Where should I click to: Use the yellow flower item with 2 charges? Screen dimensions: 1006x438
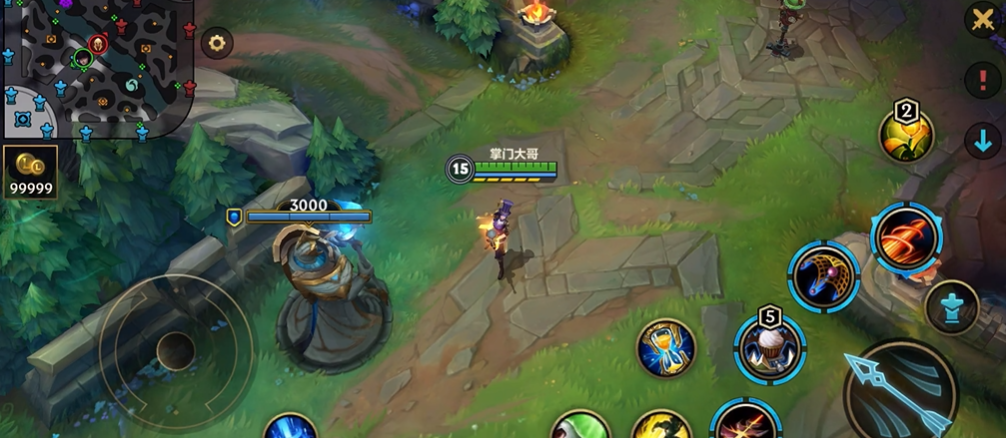(906, 135)
